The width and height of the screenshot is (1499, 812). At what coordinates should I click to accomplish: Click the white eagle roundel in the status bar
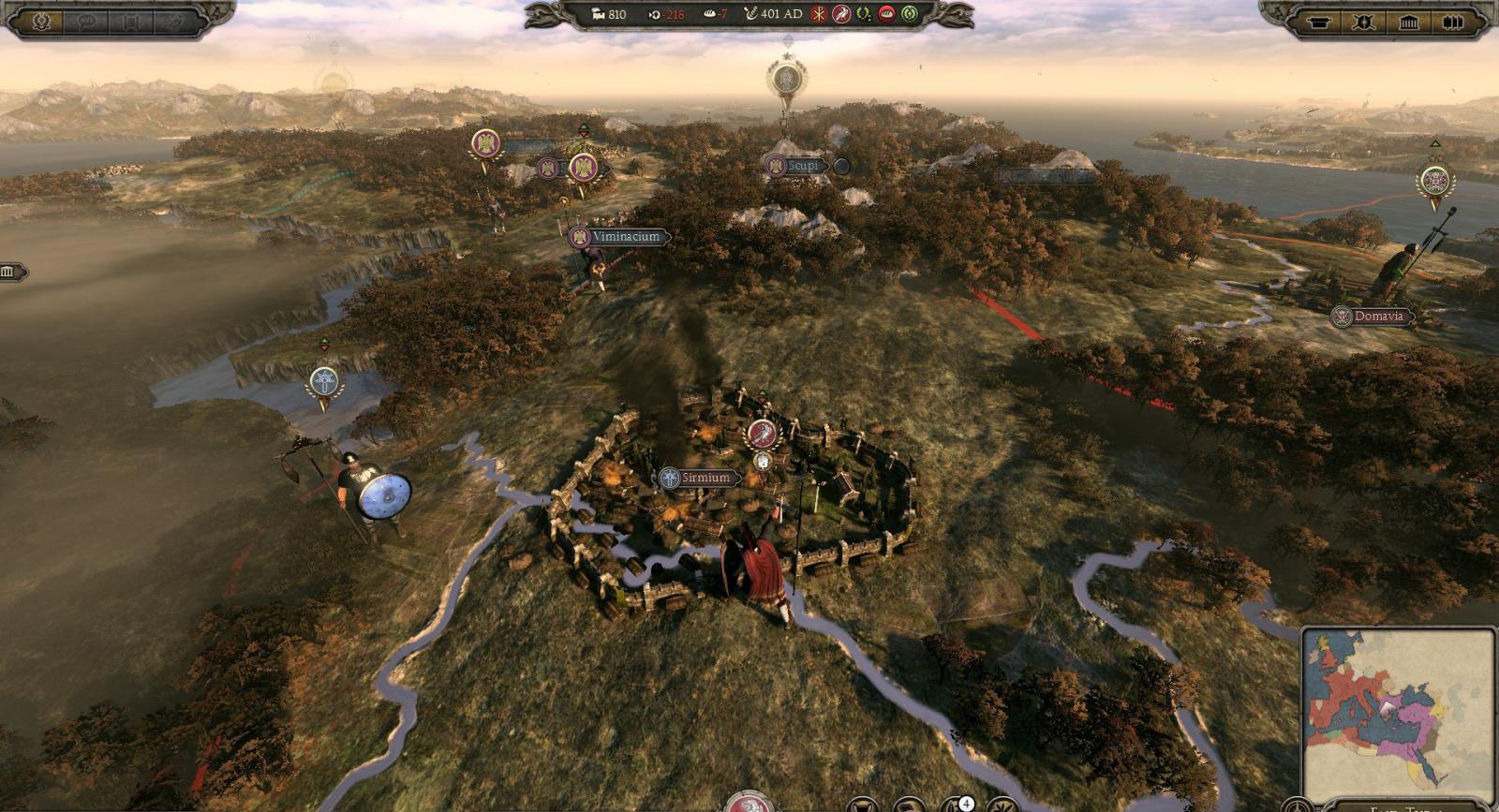(843, 14)
